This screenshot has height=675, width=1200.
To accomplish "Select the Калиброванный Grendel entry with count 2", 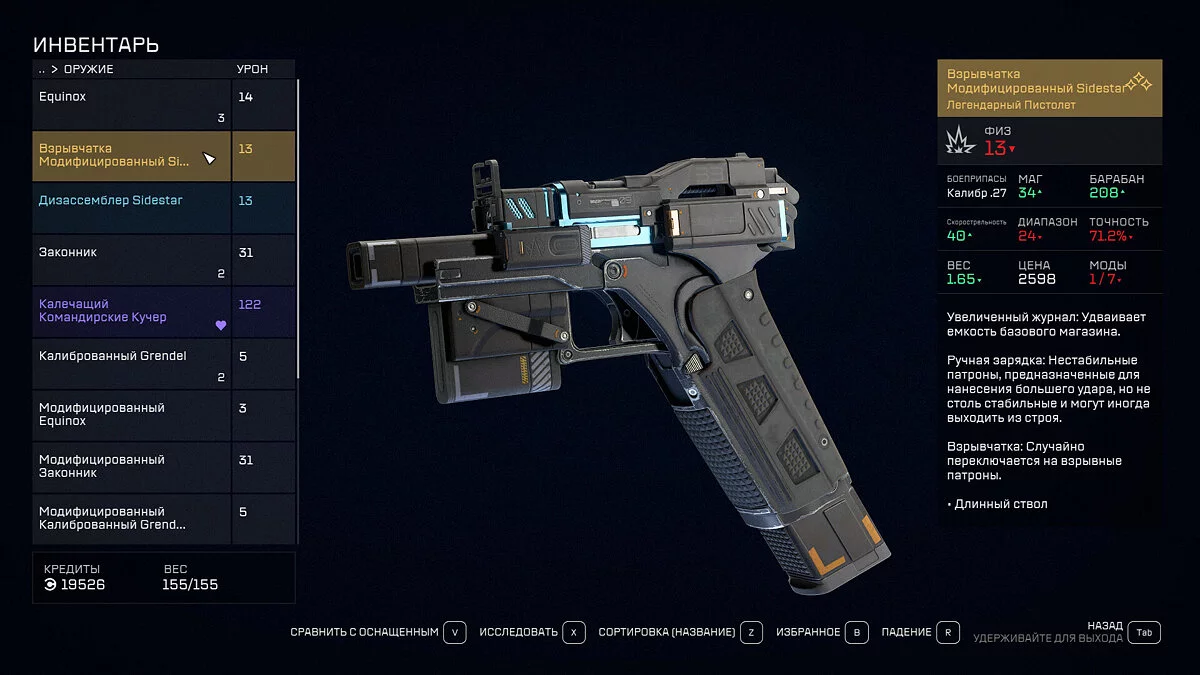I will click(132, 364).
